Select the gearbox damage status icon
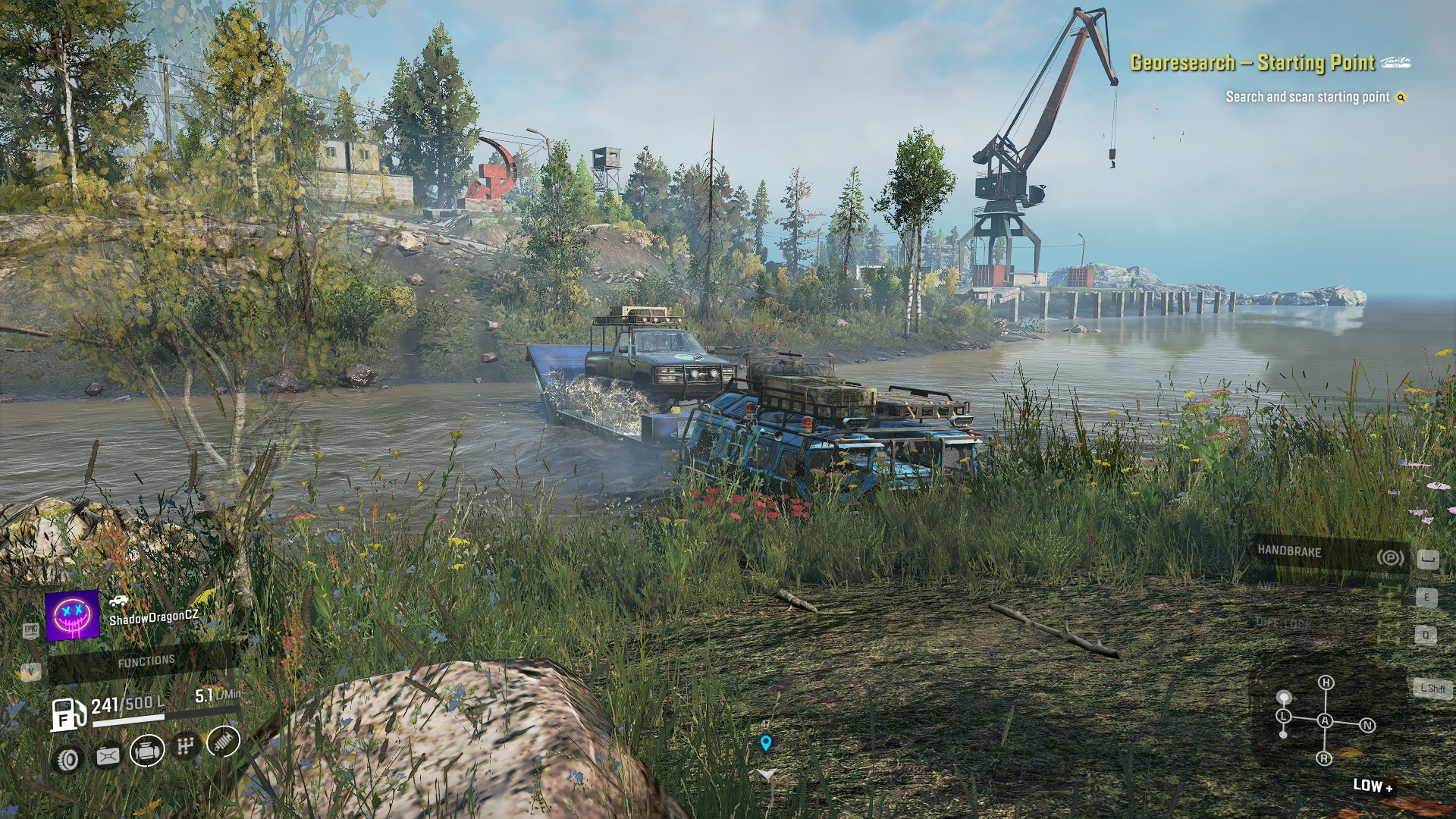This screenshot has width=1456, height=819. (185, 746)
